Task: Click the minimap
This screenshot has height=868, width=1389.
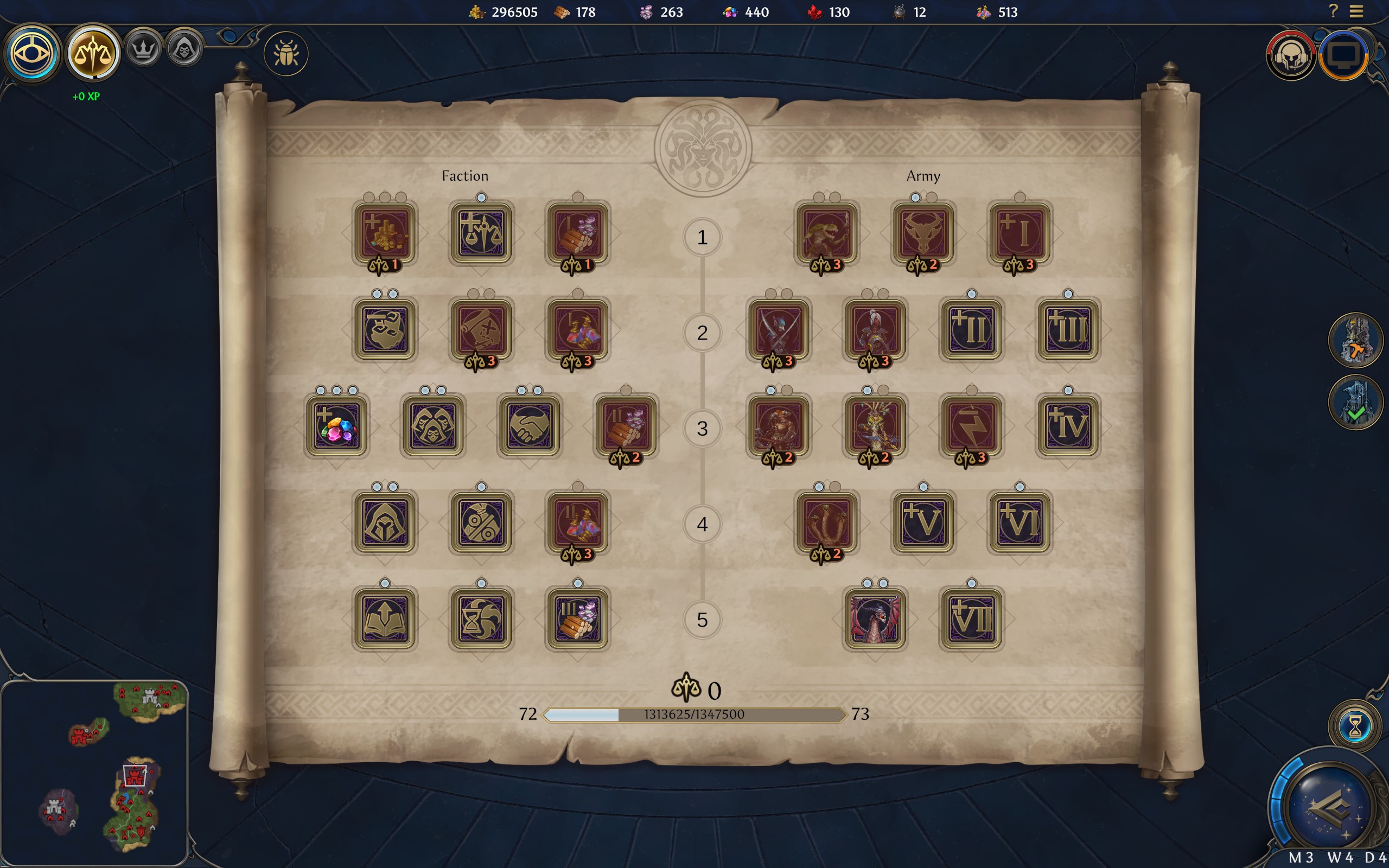Action: click(x=95, y=773)
